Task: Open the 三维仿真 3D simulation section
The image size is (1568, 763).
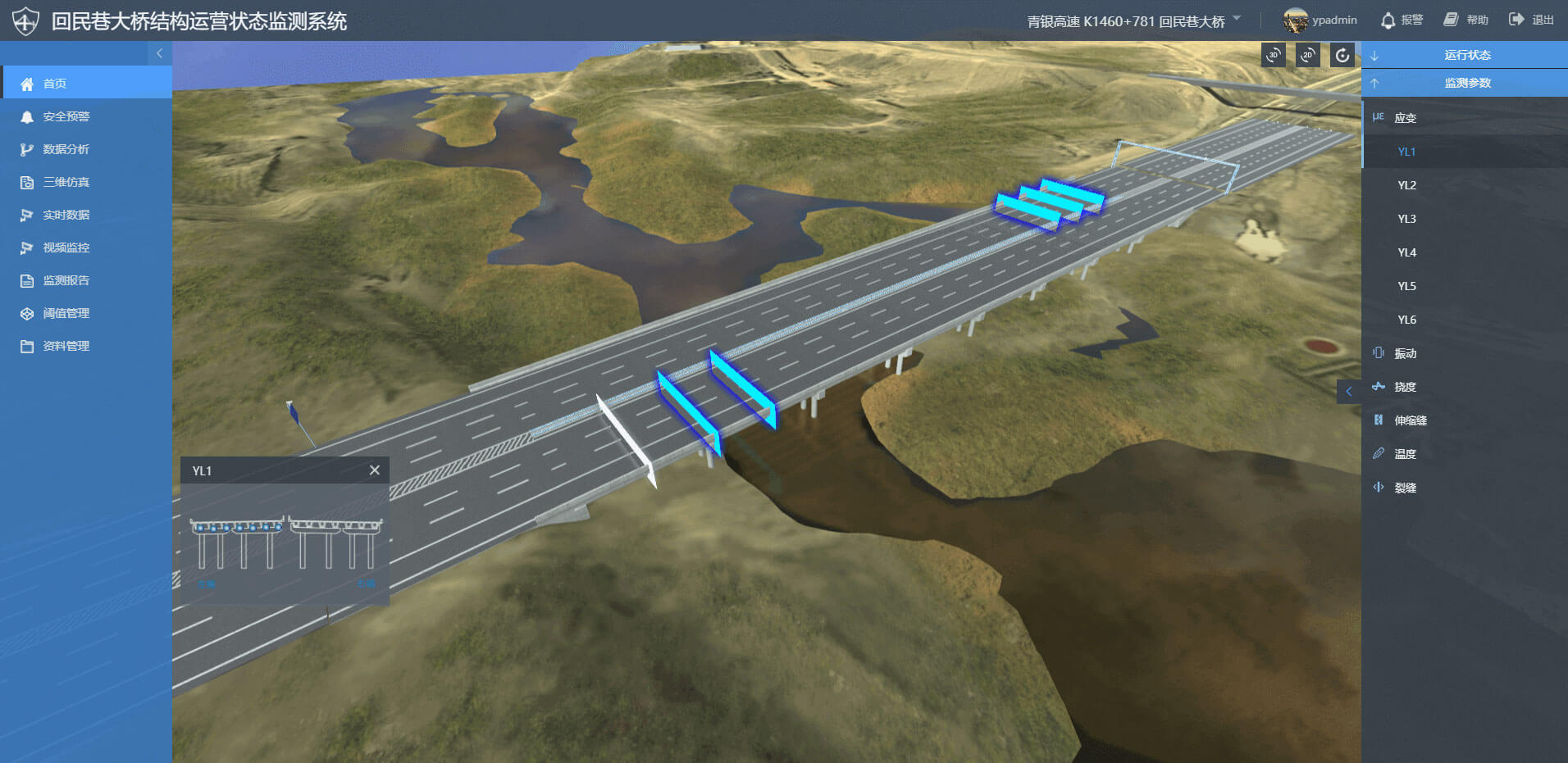Action: [66, 182]
